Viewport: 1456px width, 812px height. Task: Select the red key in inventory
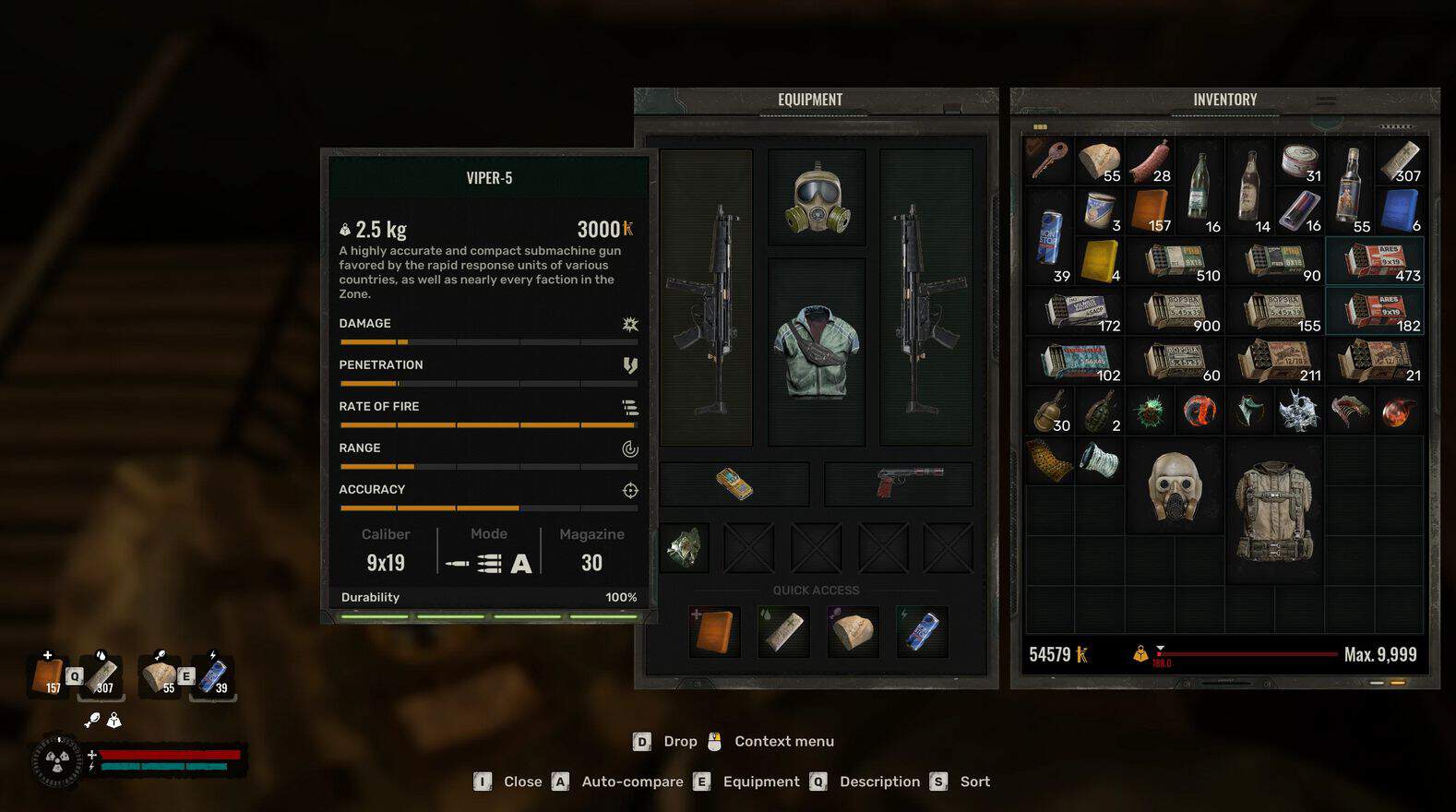pos(1049,160)
